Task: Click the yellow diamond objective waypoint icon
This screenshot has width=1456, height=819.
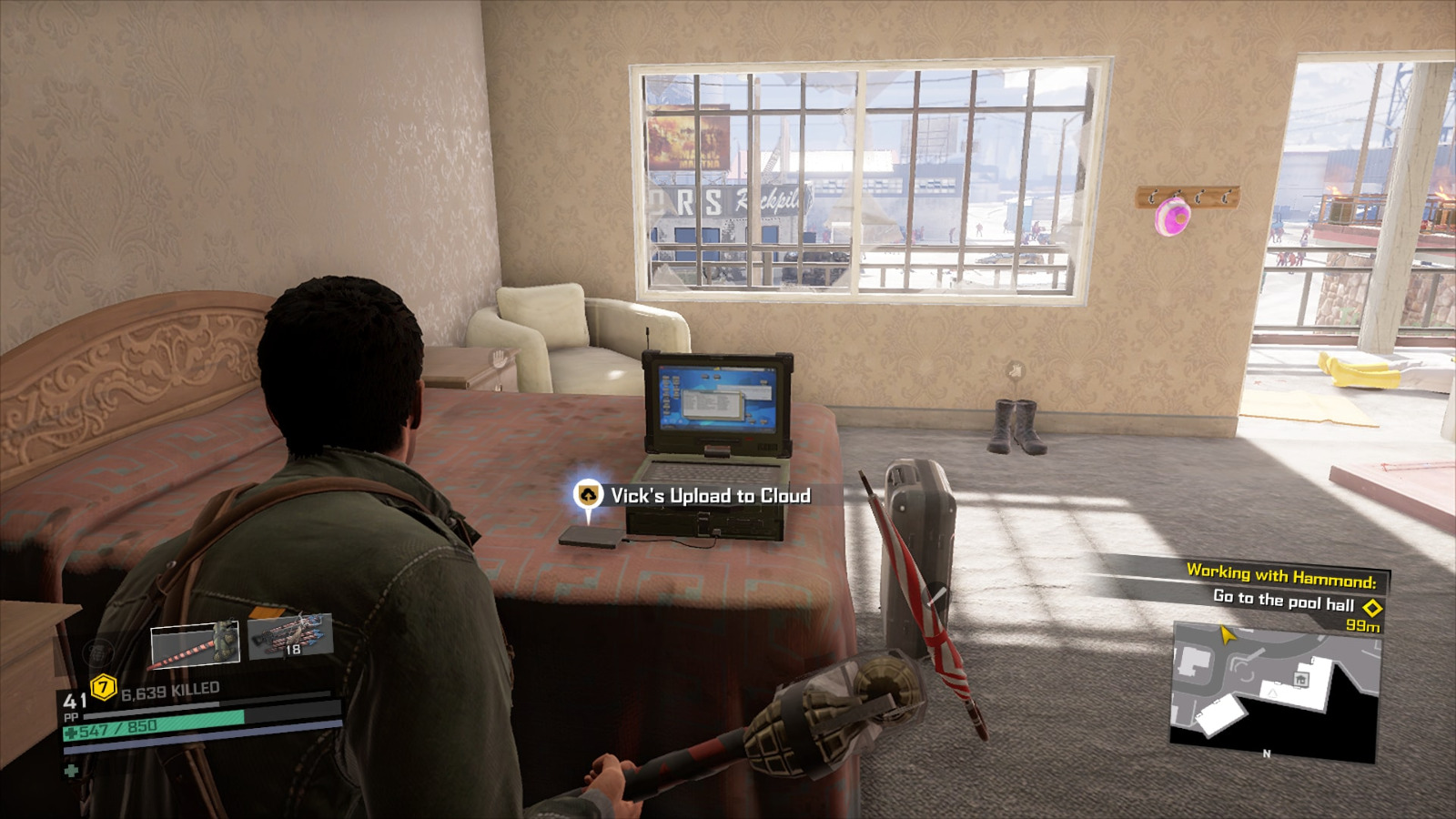Action: [1373, 608]
